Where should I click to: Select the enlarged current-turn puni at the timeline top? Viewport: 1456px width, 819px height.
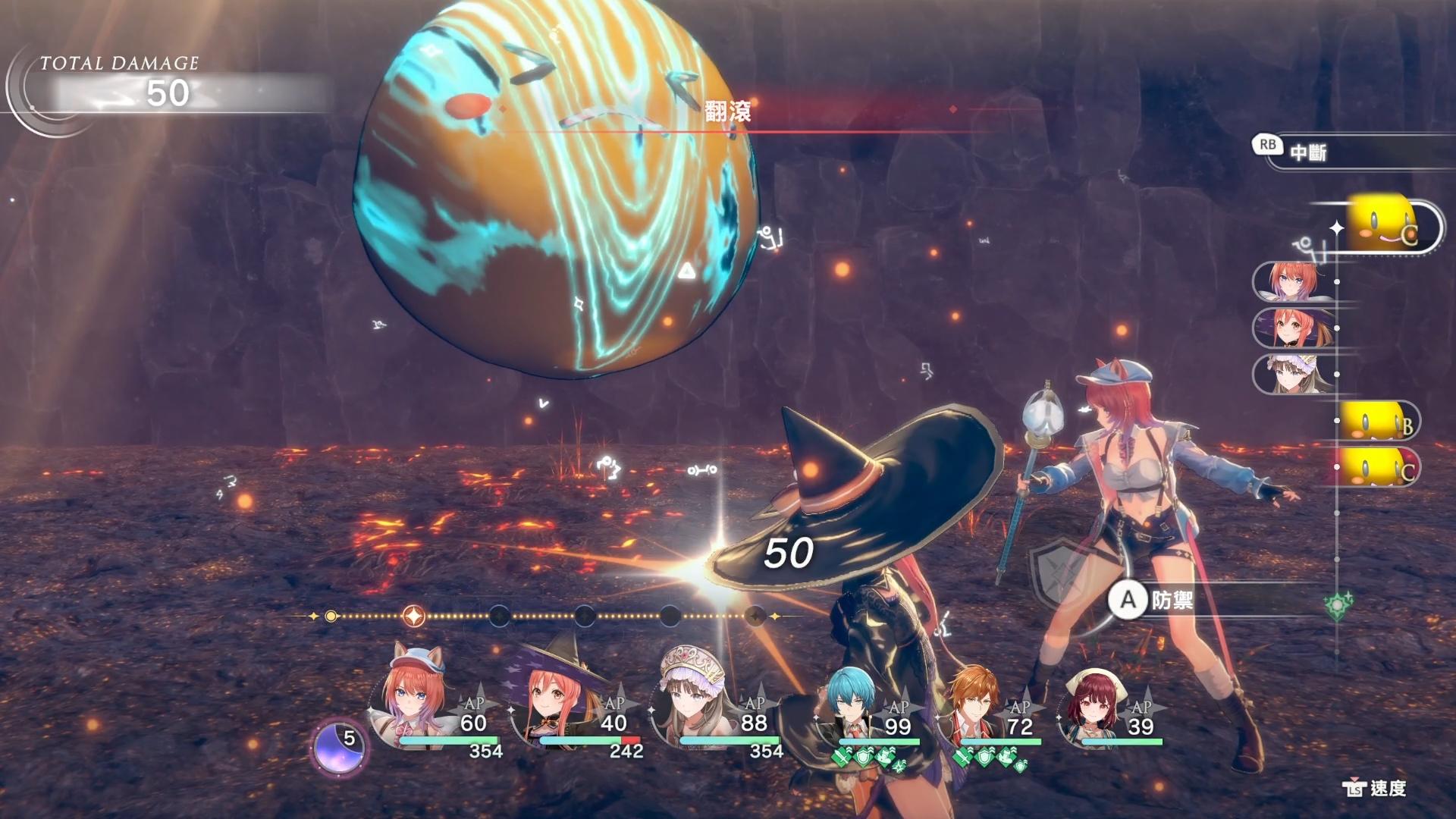pyautogui.click(x=1384, y=226)
